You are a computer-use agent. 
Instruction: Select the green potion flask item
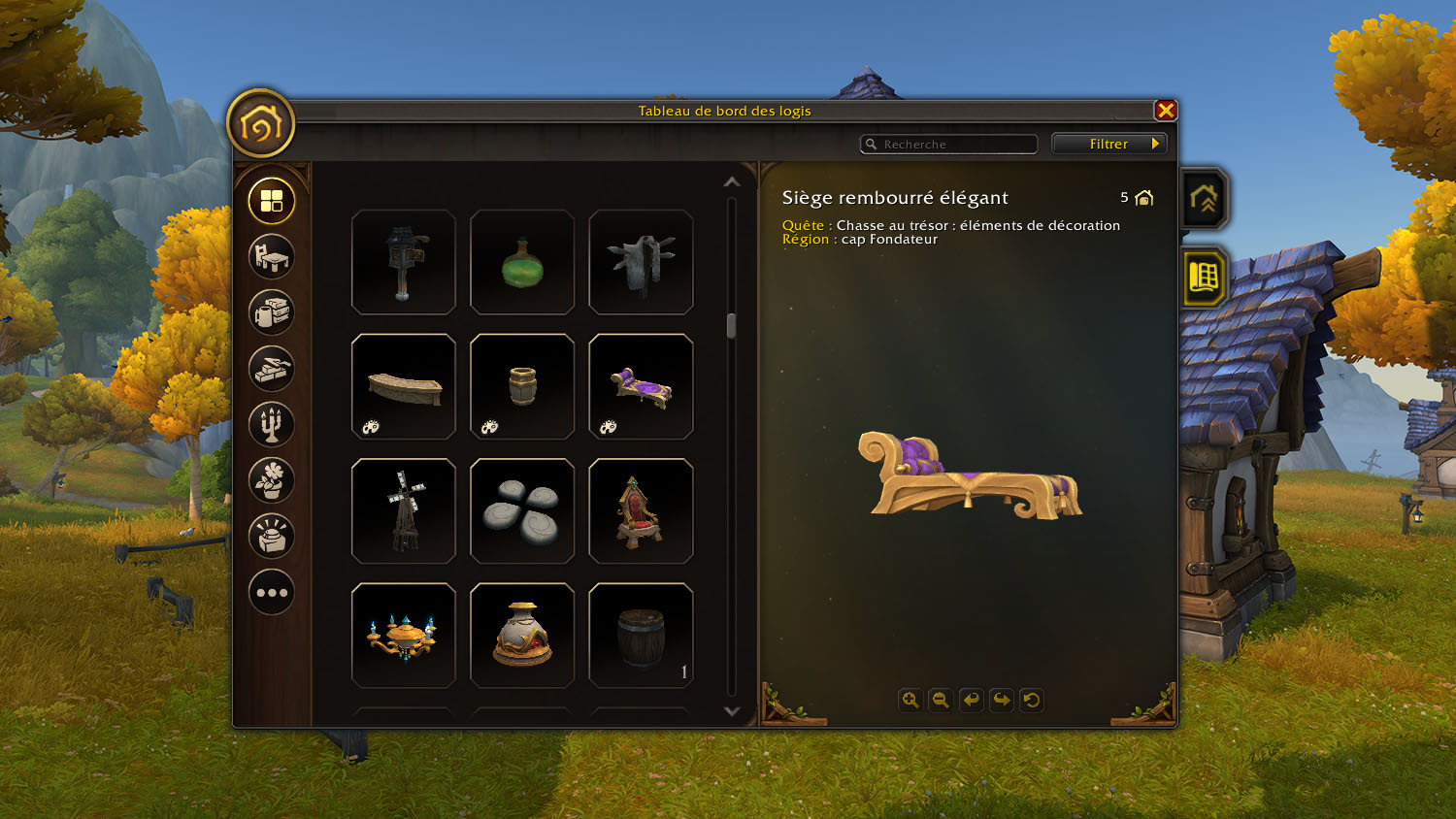pos(522,262)
